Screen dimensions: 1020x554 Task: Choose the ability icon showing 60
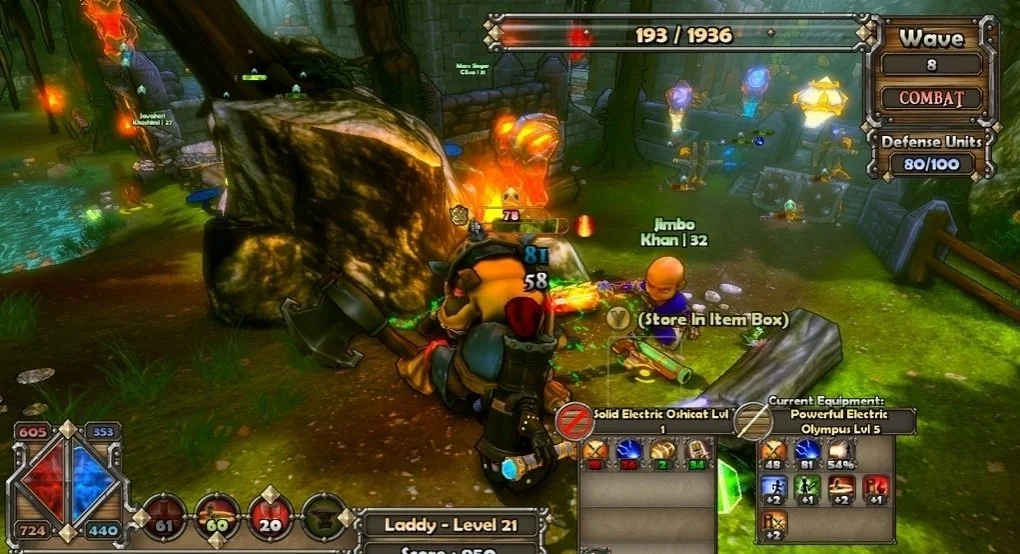[x=217, y=516]
